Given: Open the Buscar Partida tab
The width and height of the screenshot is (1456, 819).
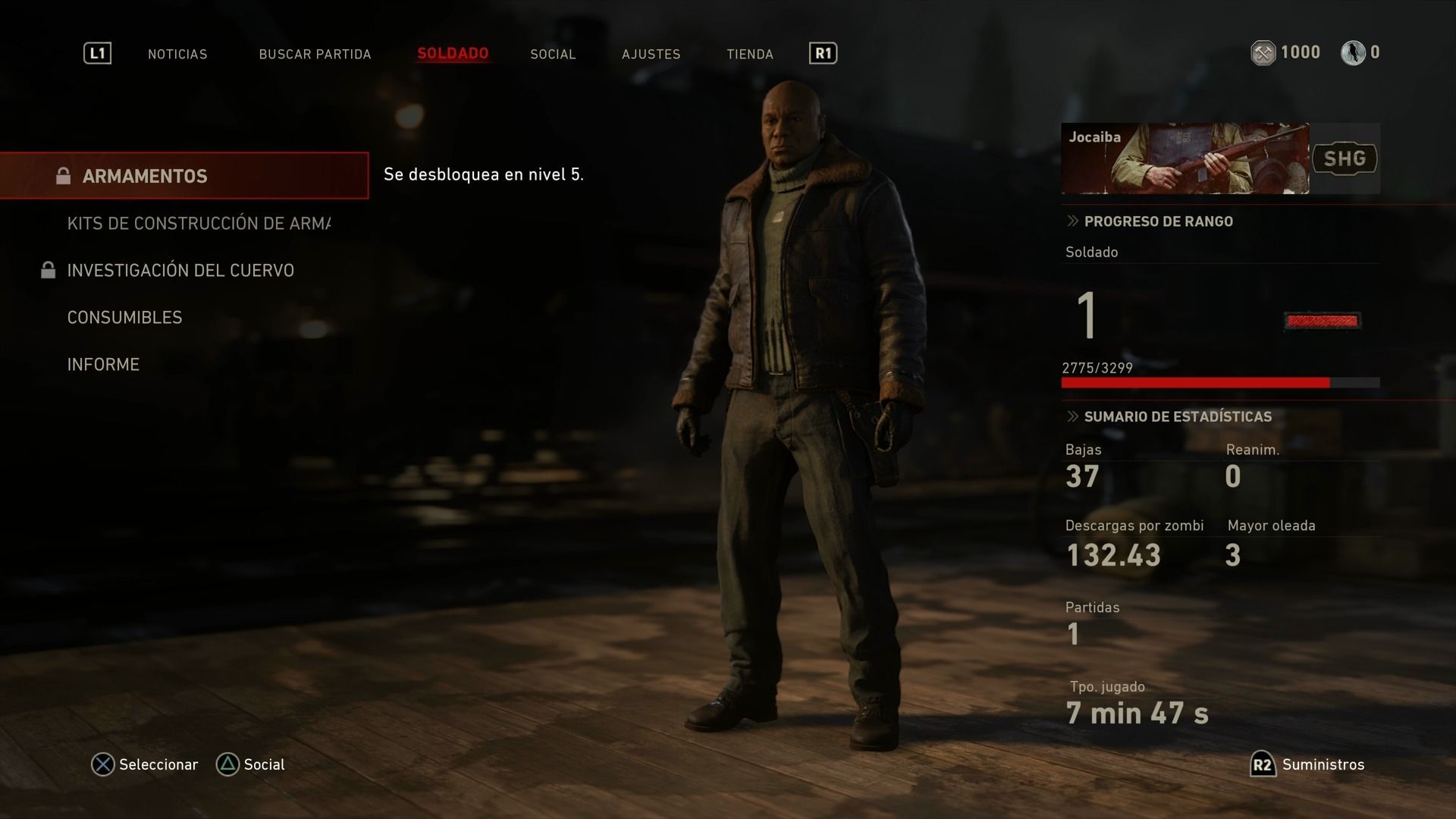Looking at the screenshot, I should click(x=315, y=54).
